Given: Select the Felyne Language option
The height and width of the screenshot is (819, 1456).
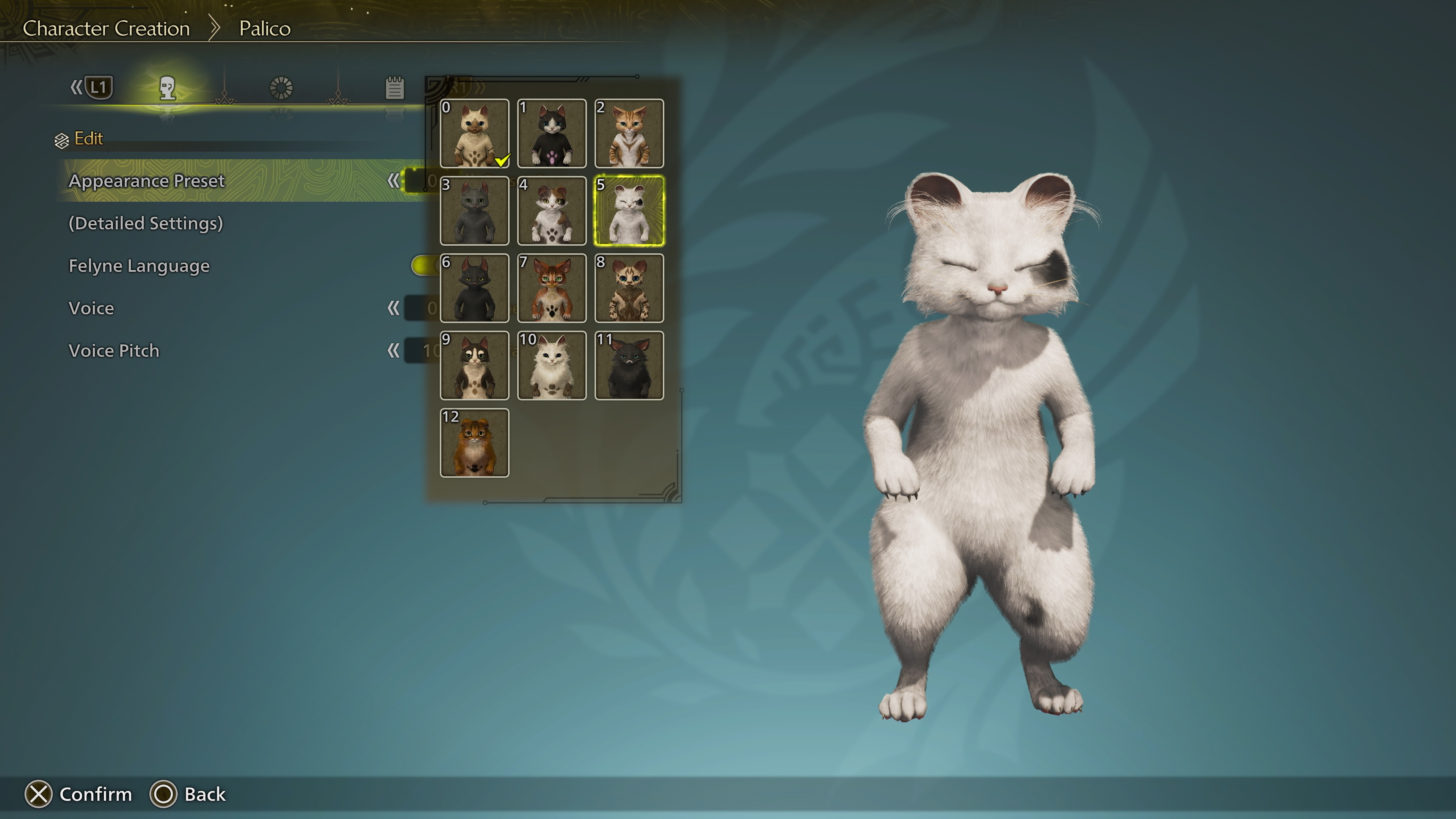Looking at the screenshot, I should click(139, 266).
